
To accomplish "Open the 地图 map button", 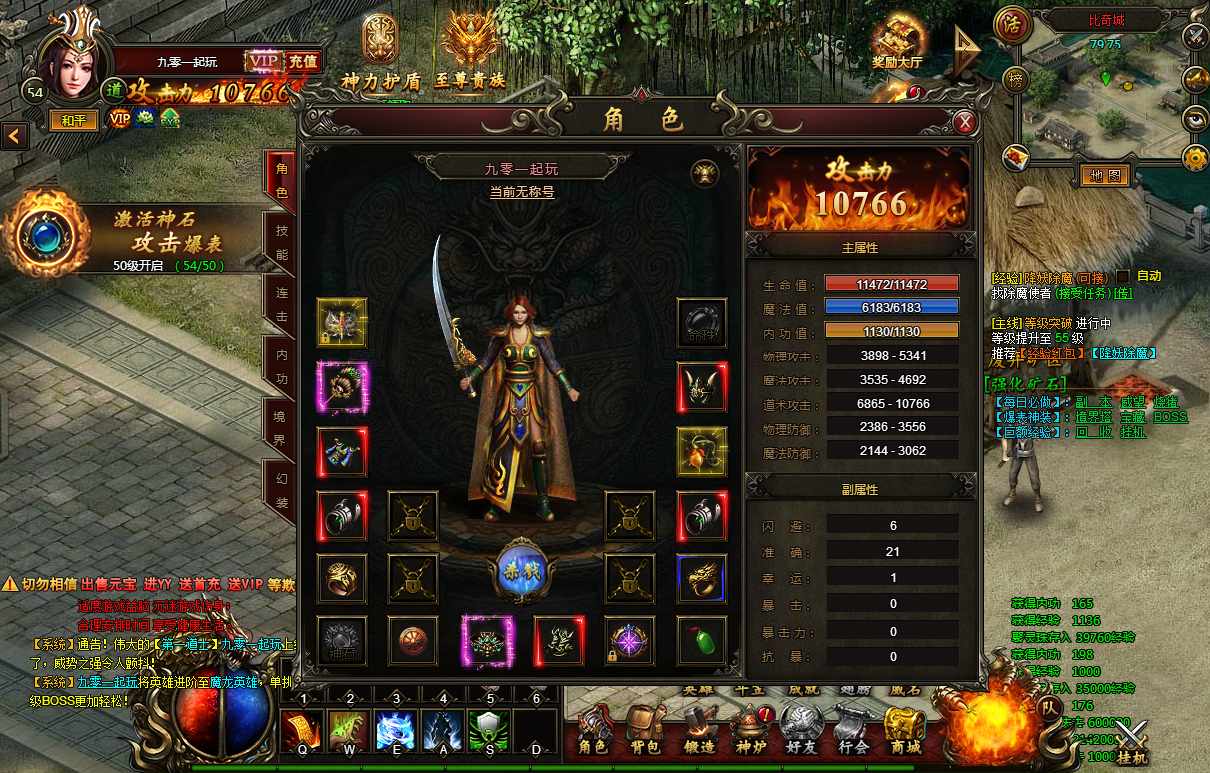I will point(1105,176).
